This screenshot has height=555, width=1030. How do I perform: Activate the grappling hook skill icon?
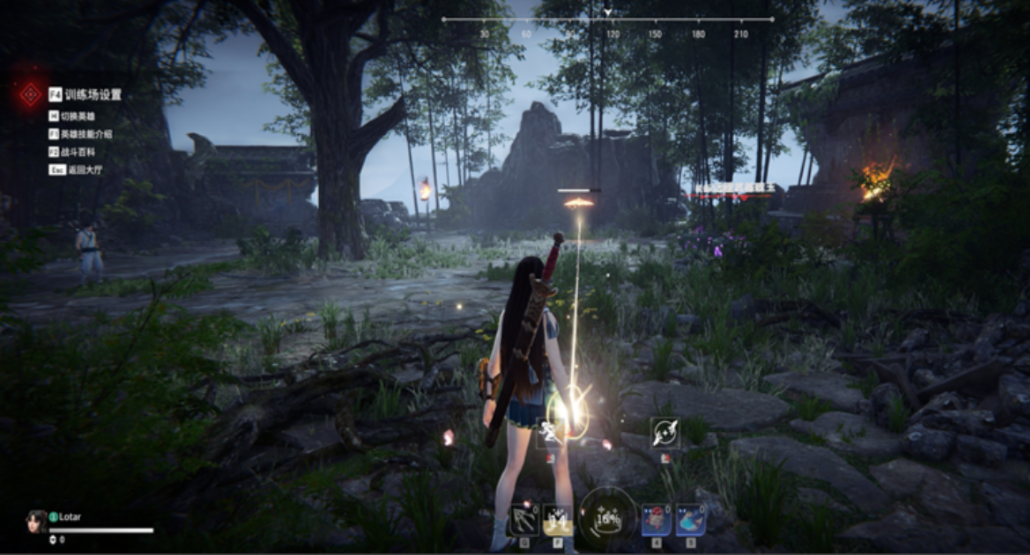[523, 519]
